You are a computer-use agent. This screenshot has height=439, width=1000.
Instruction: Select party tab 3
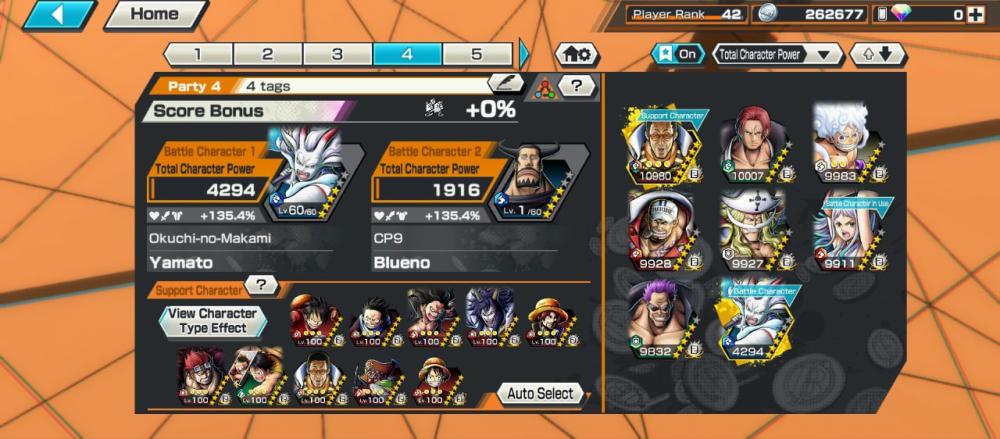coord(337,54)
